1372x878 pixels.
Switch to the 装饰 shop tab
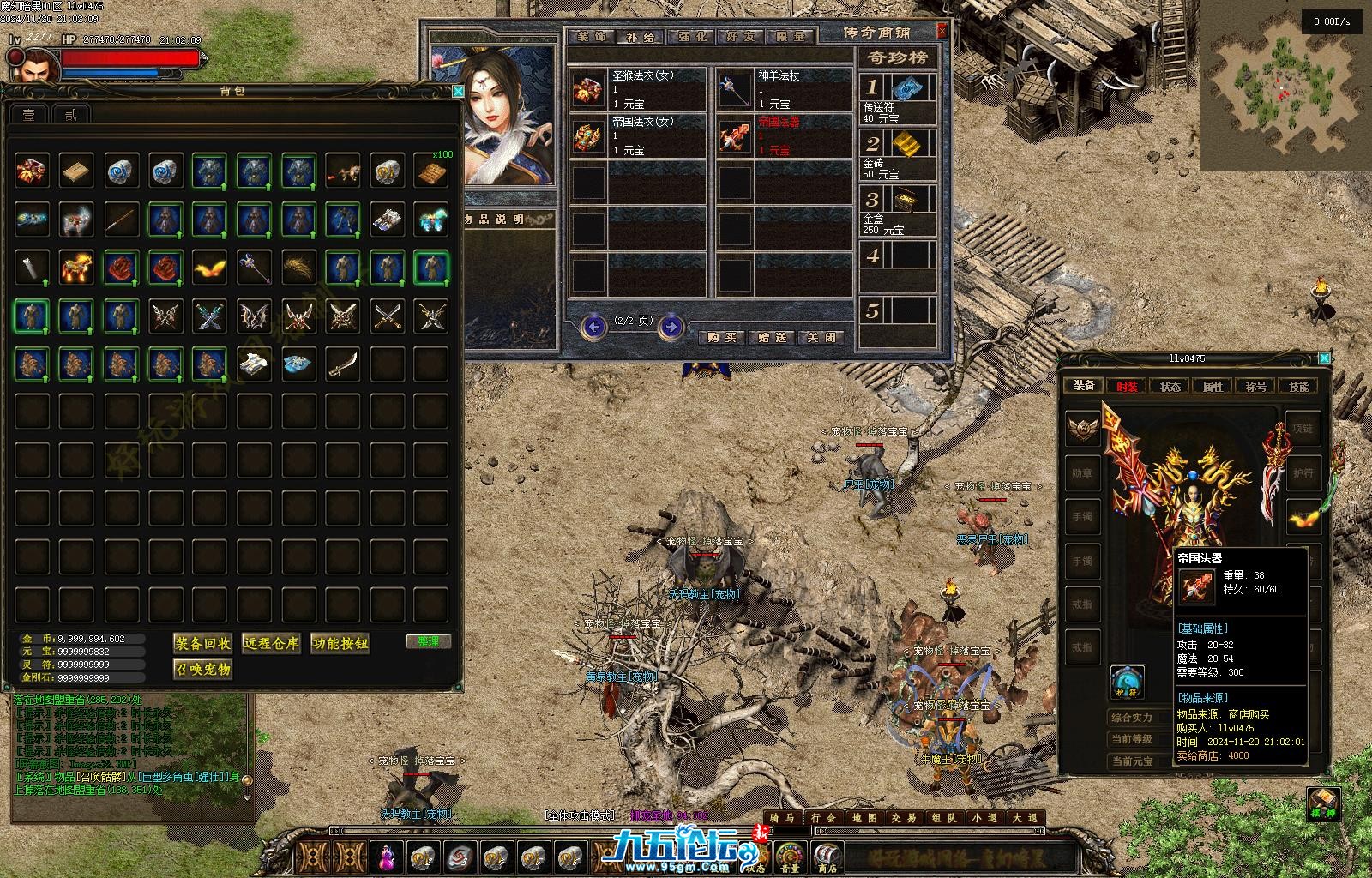pos(591,37)
